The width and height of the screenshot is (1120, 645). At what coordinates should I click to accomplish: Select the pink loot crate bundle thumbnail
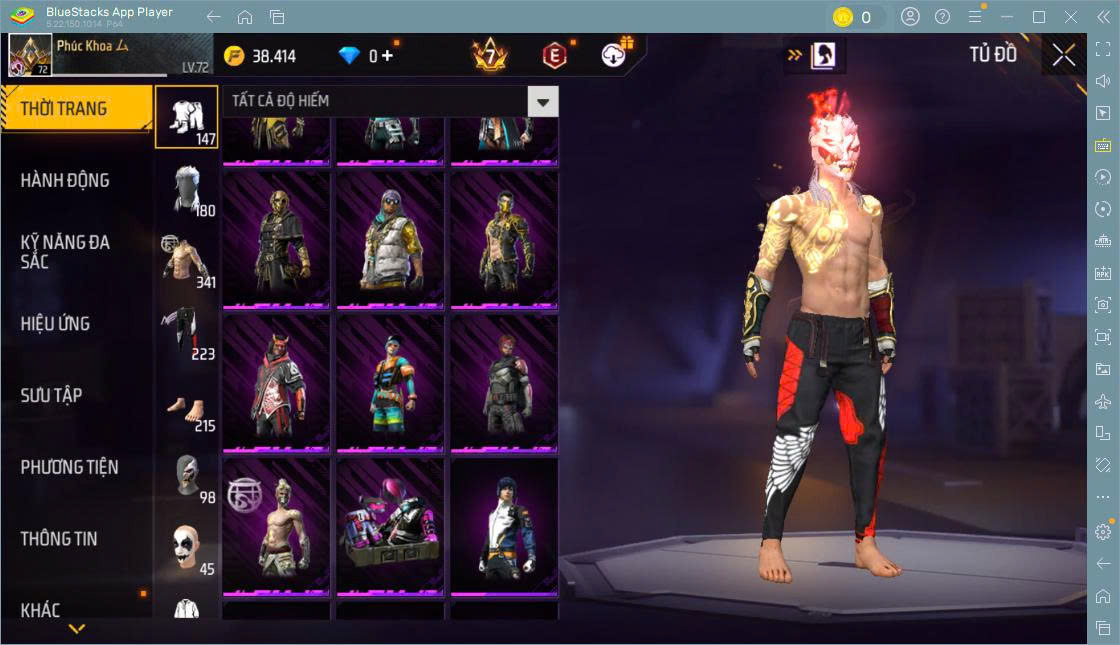point(390,527)
